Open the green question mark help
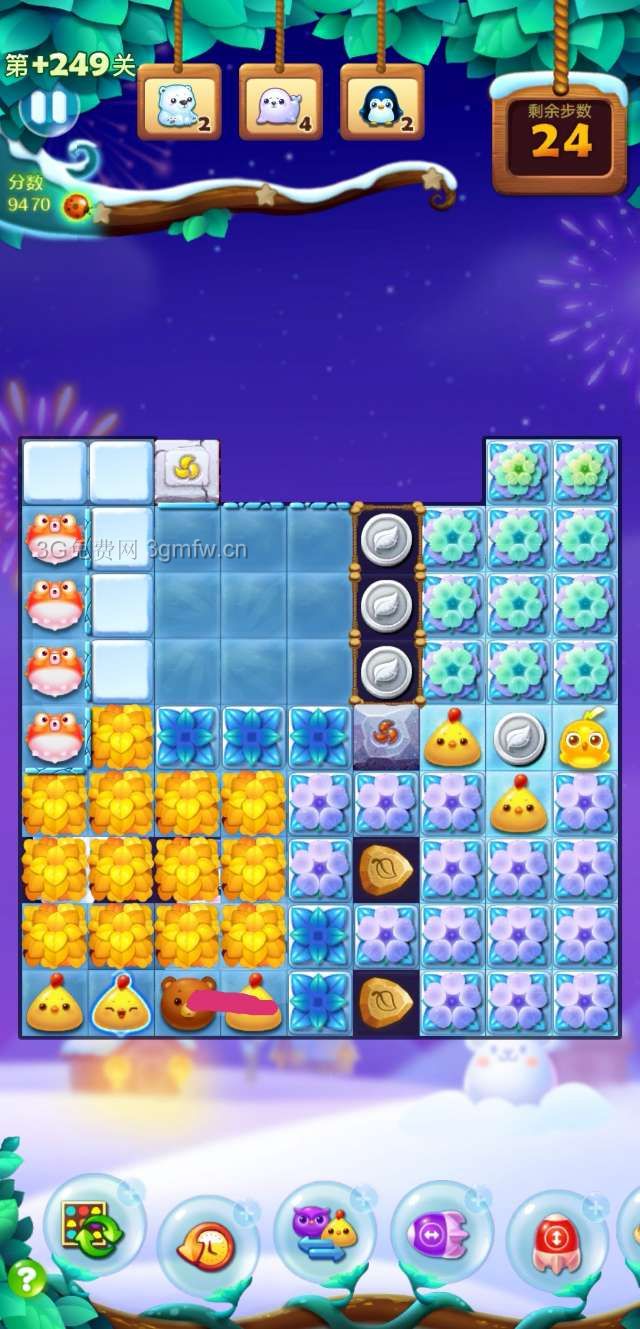 click(x=26, y=1278)
